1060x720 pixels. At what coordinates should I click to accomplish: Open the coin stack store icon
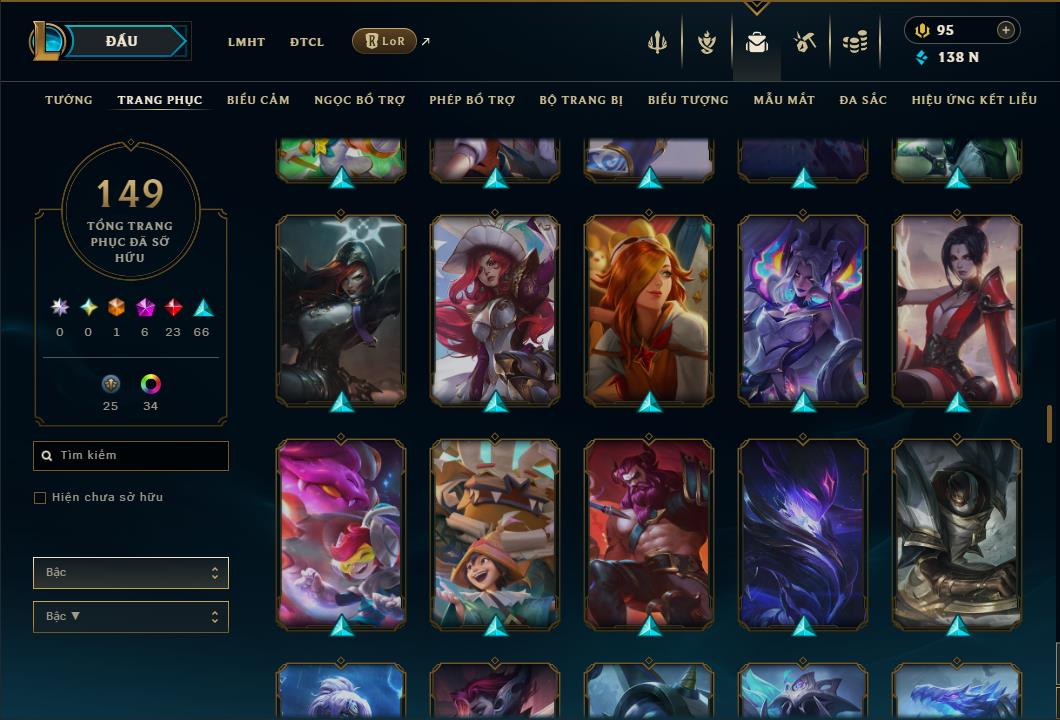(x=854, y=42)
